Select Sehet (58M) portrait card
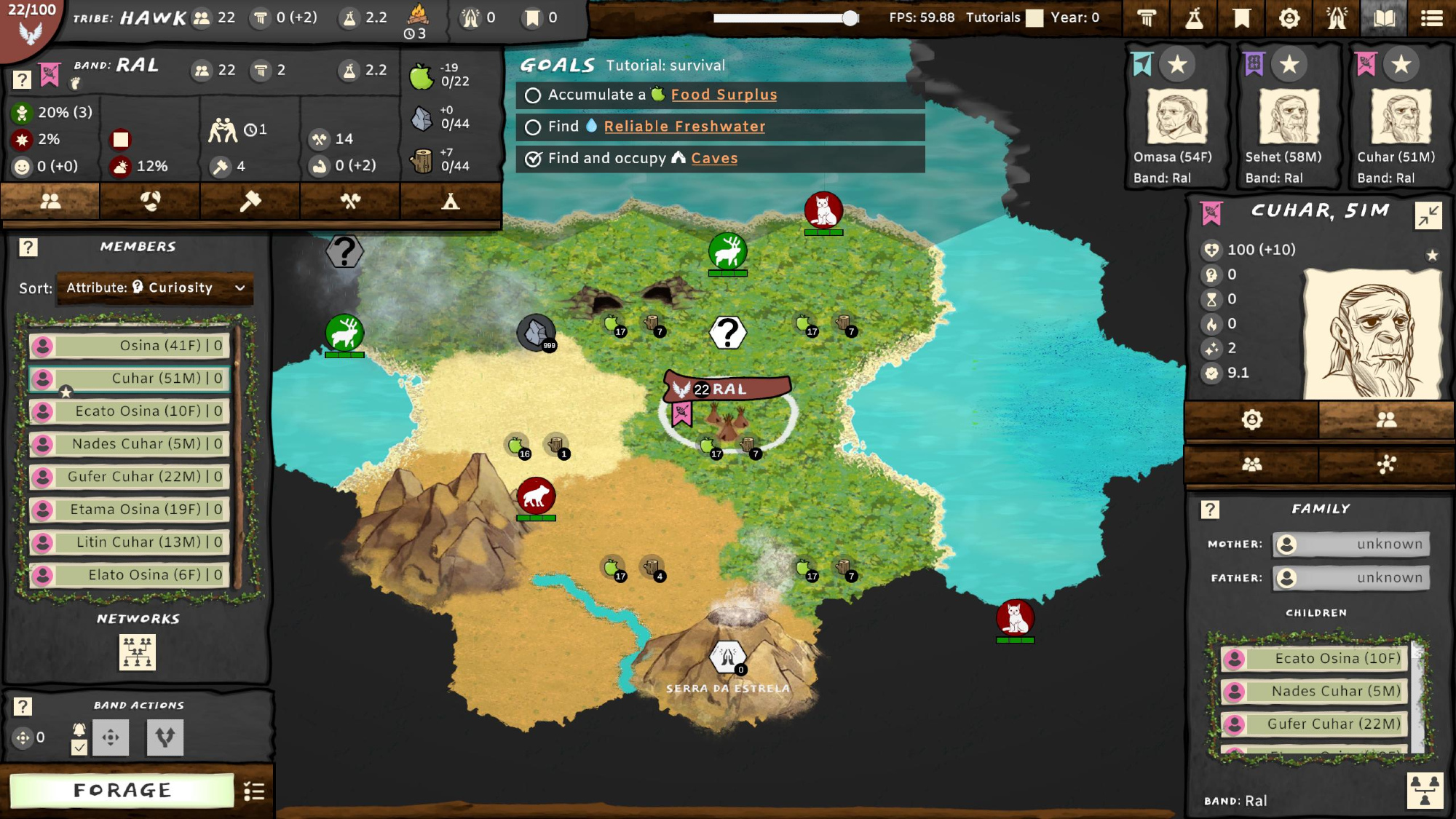This screenshot has height=819, width=1456. tap(1289, 116)
